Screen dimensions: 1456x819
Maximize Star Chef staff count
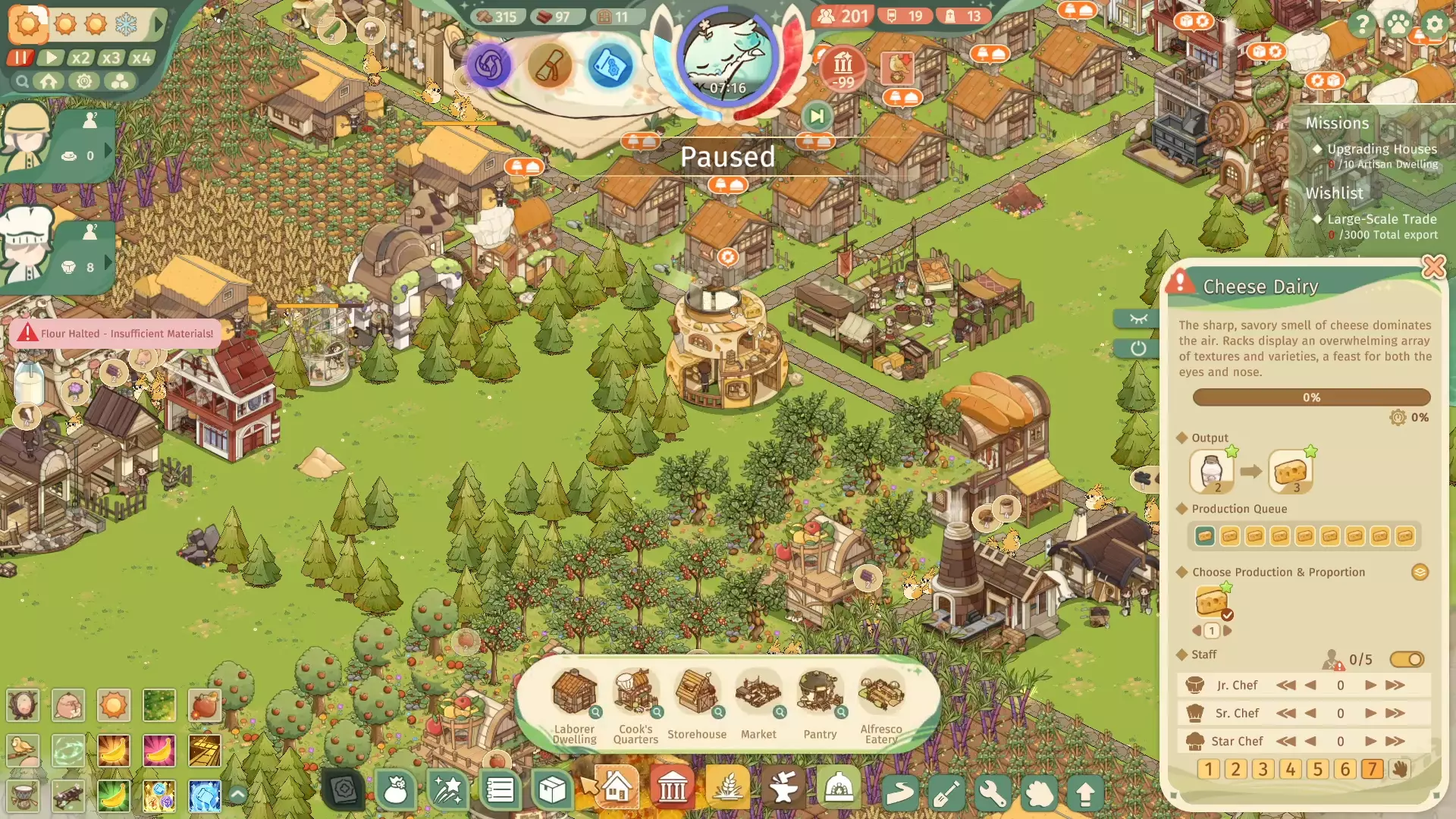click(x=1395, y=742)
